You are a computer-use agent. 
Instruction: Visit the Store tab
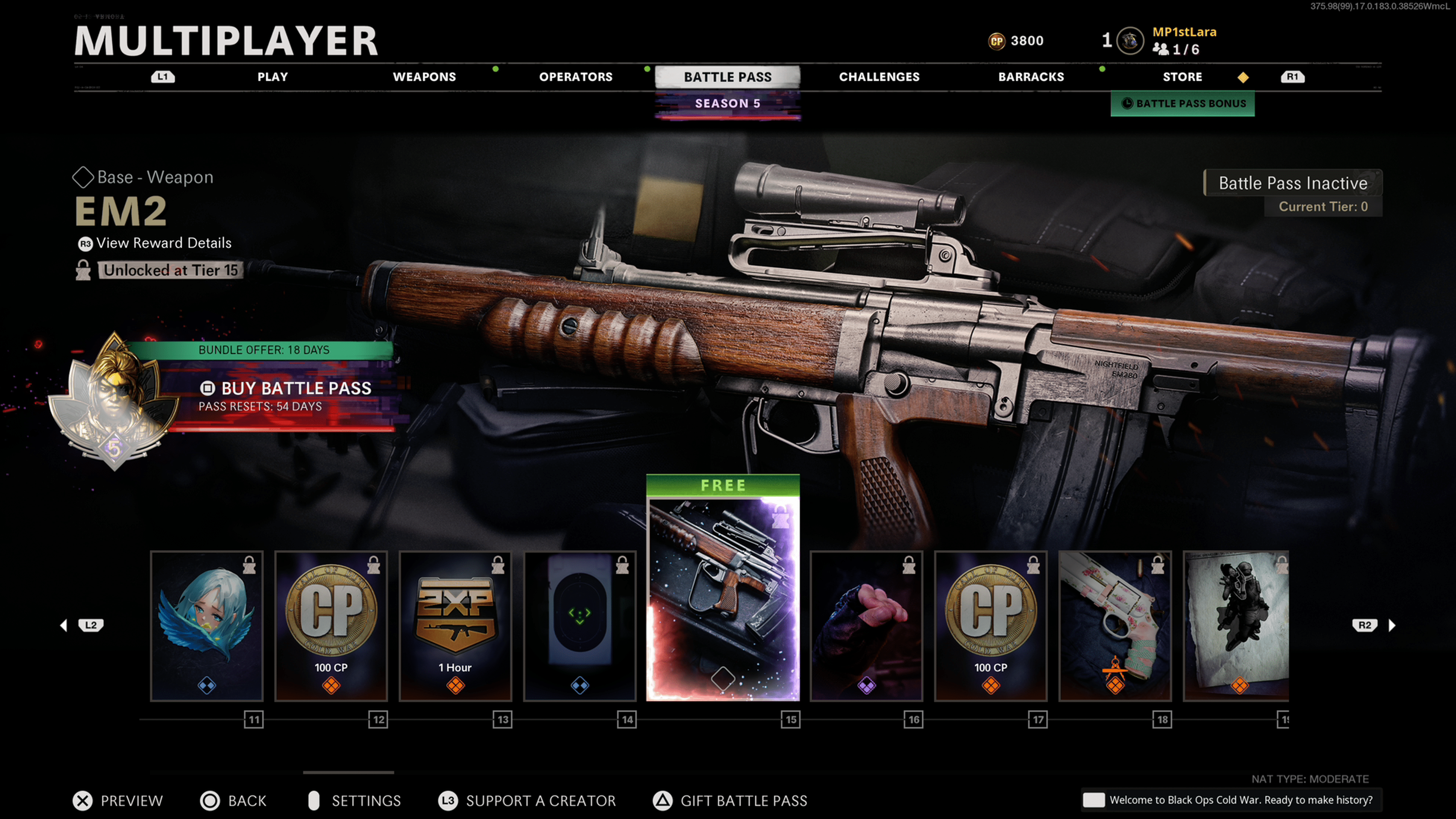(x=1182, y=77)
